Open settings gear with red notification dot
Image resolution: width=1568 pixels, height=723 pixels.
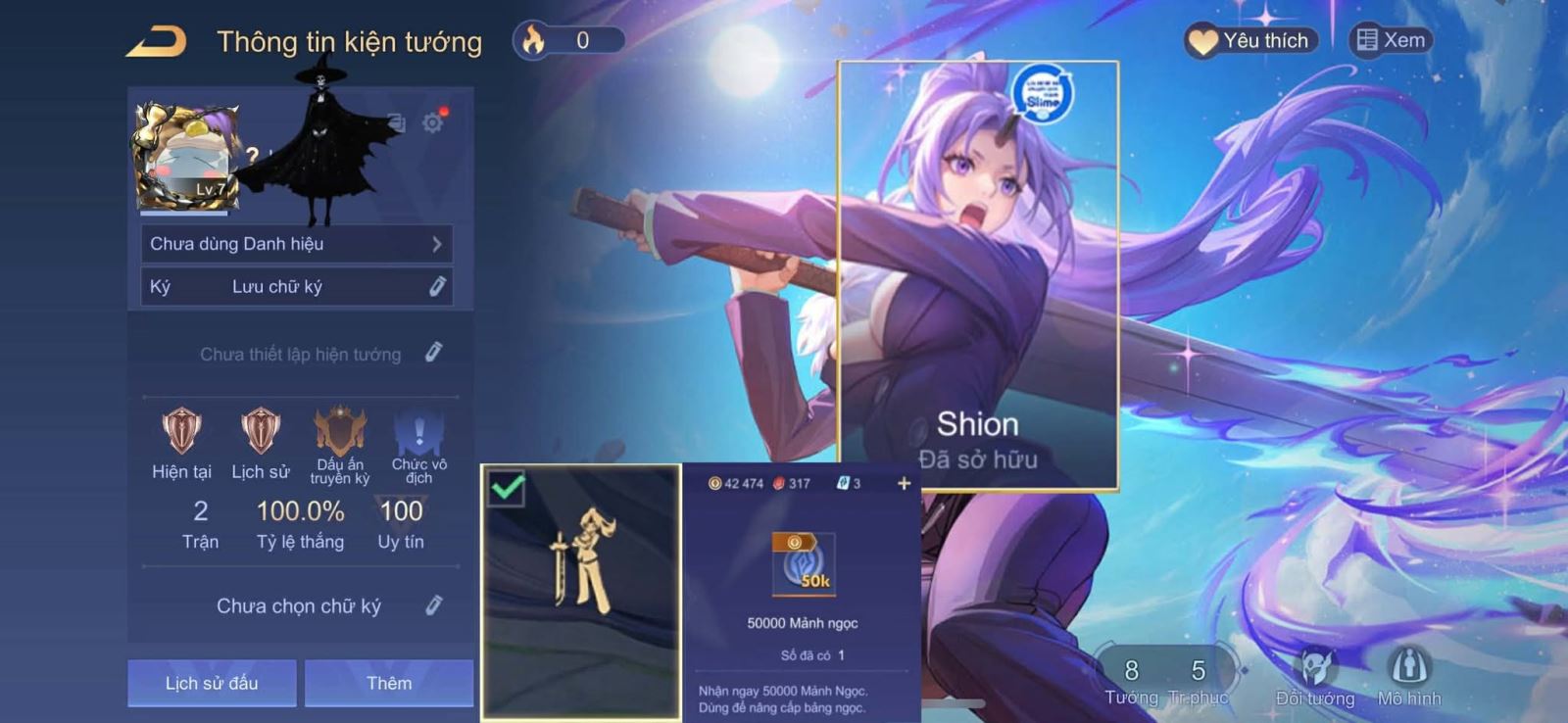click(429, 122)
